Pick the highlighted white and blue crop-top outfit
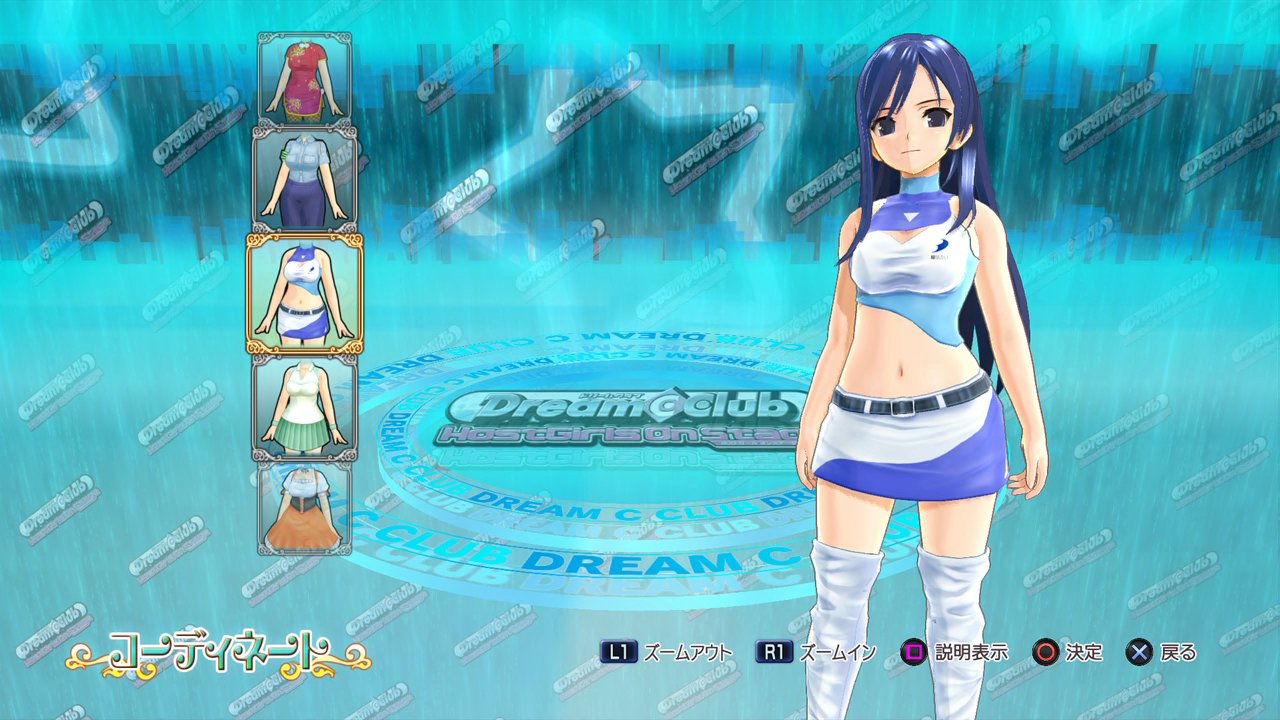Image resolution: width=1280 pixels, height=720 pixels. pos(305,294)
